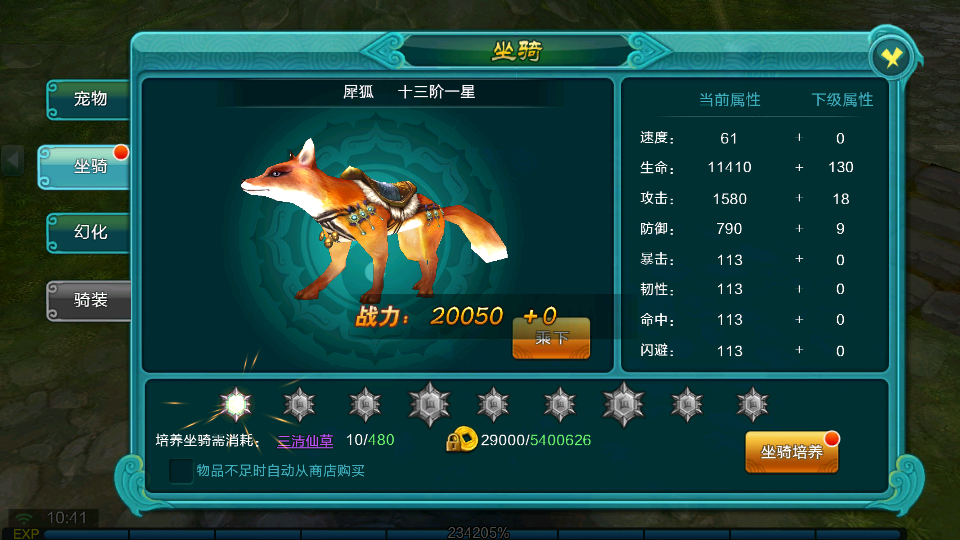Screen dimensions: 960x540
Task: Open the 幻化 tab
Action: coord(90,232)
